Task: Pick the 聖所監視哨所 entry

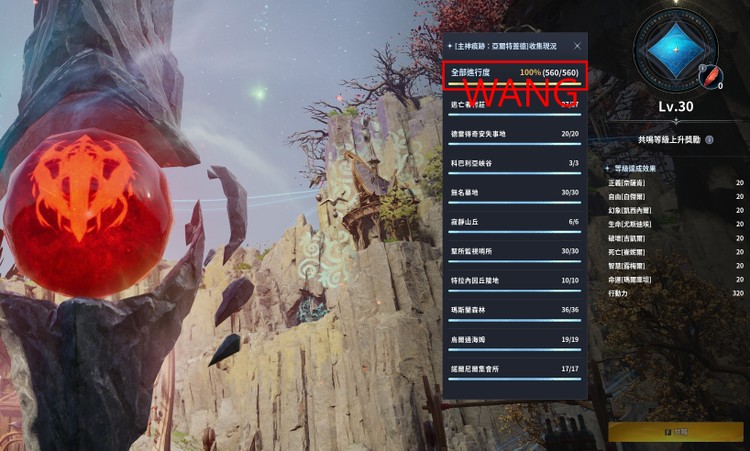Action: point(514,251)
